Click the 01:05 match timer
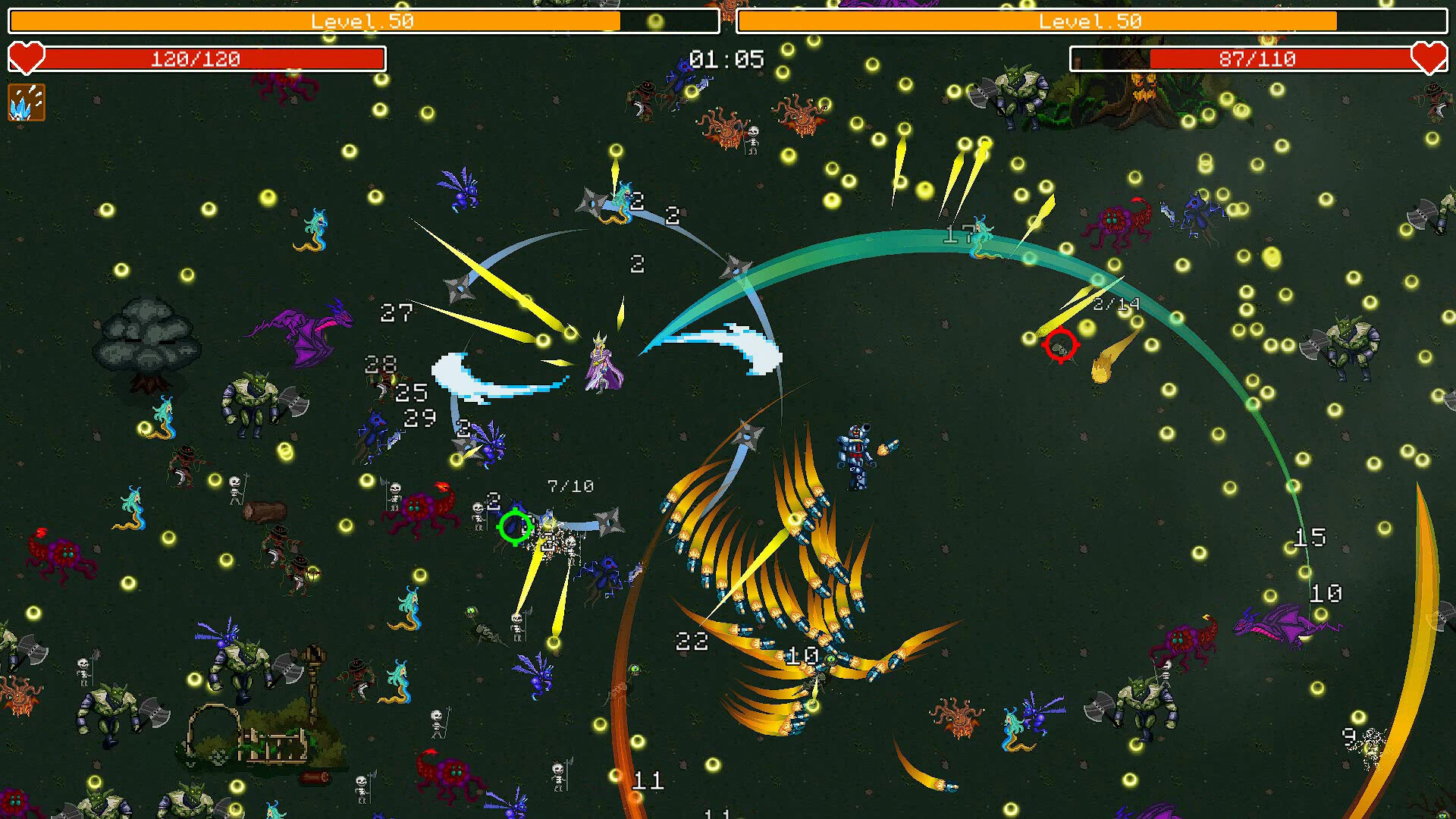This screenshot has height=819, width=1456. (x=726, y=60)
